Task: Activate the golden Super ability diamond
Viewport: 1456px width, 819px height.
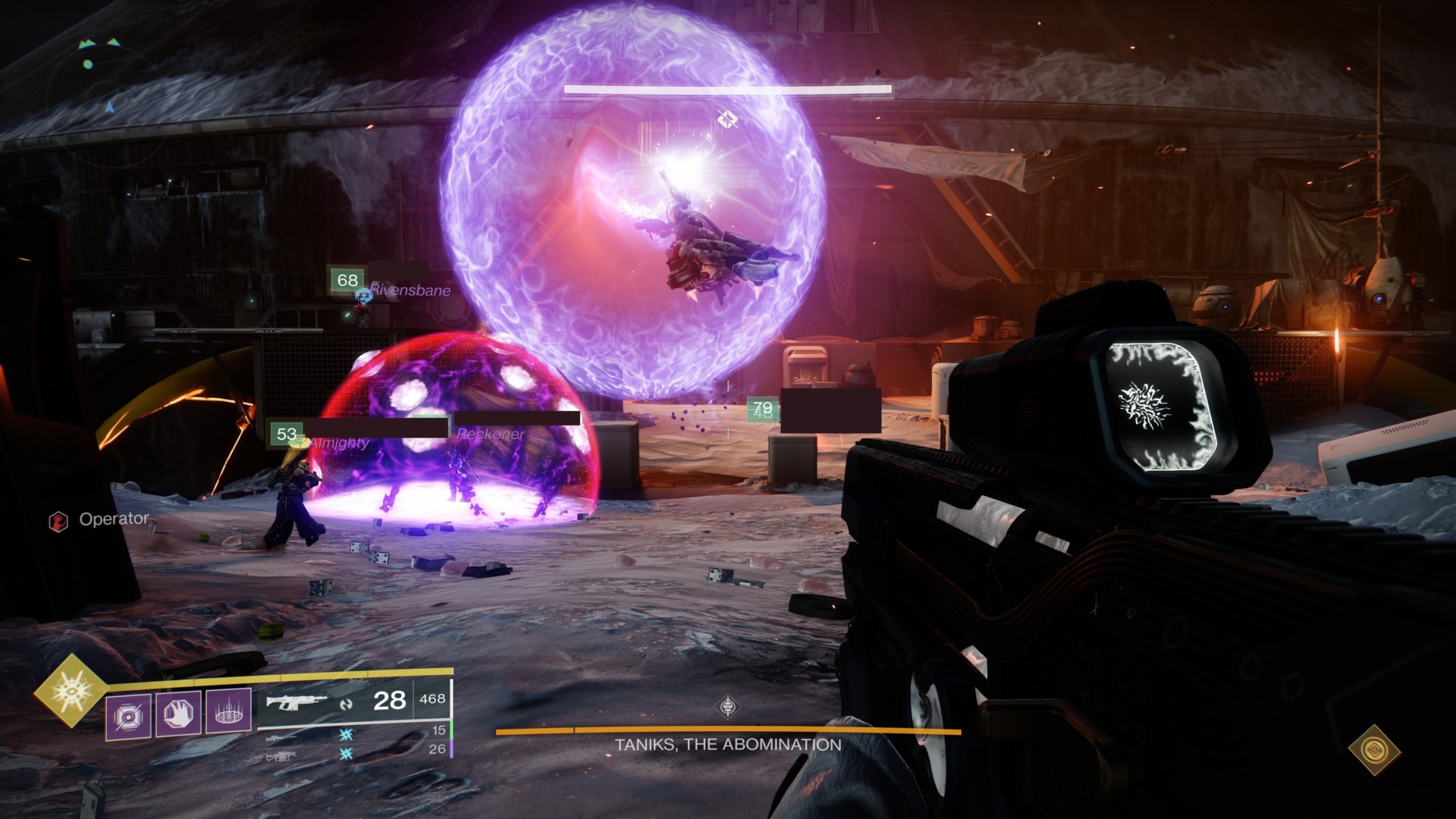Action: [x=72, y=690]
